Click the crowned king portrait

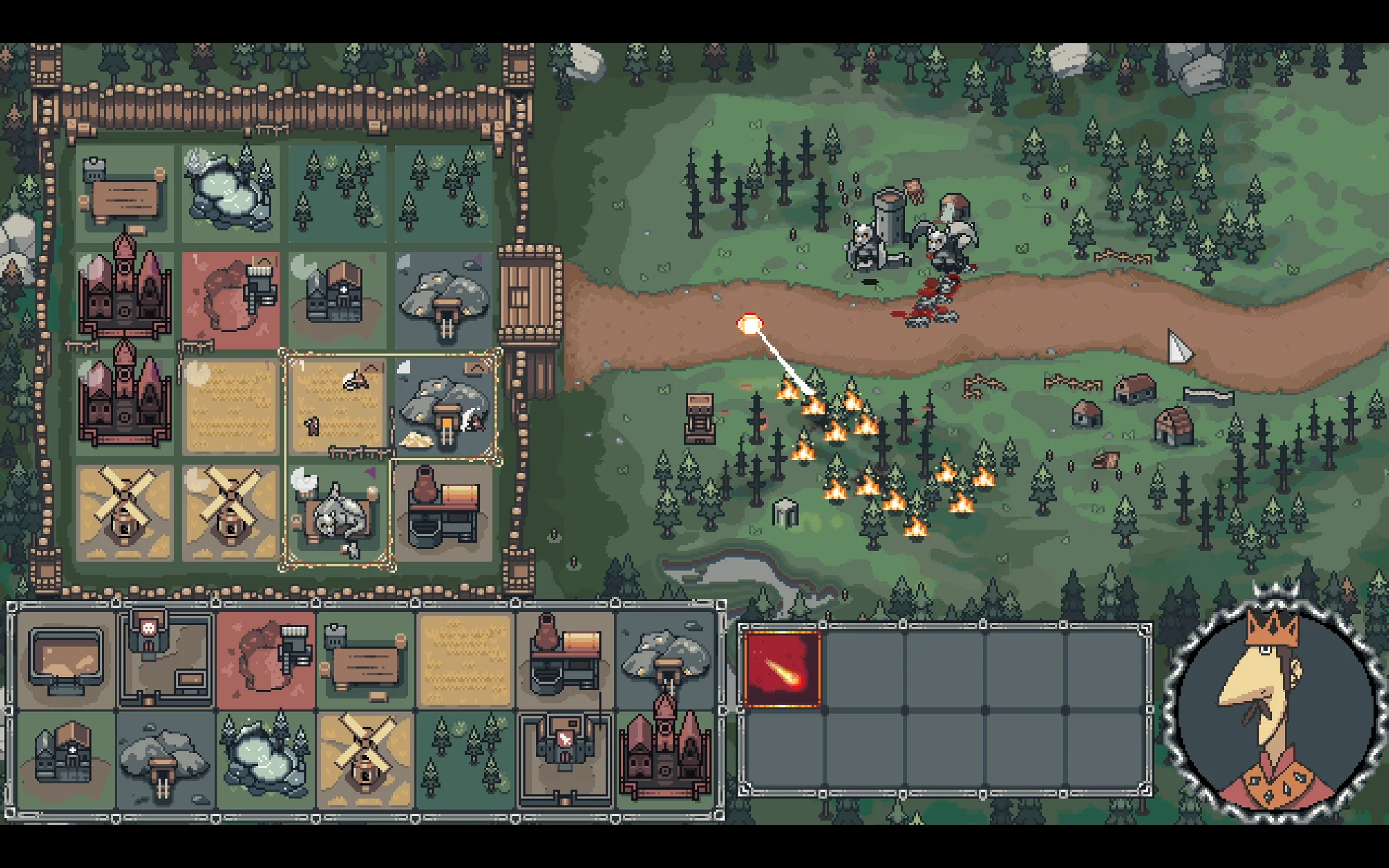tap(1274, 704)
